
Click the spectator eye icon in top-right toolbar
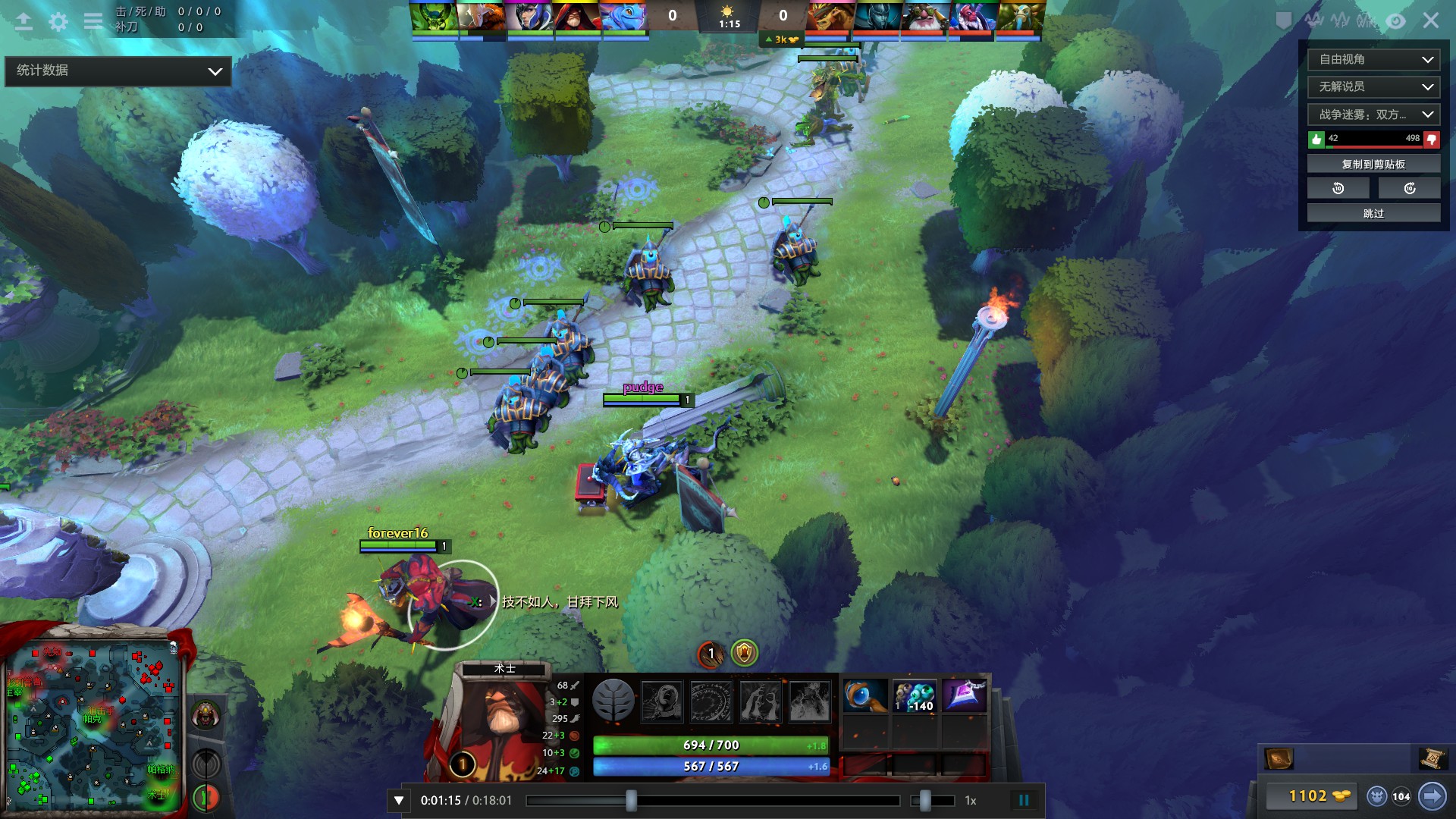coord(1396,21)
